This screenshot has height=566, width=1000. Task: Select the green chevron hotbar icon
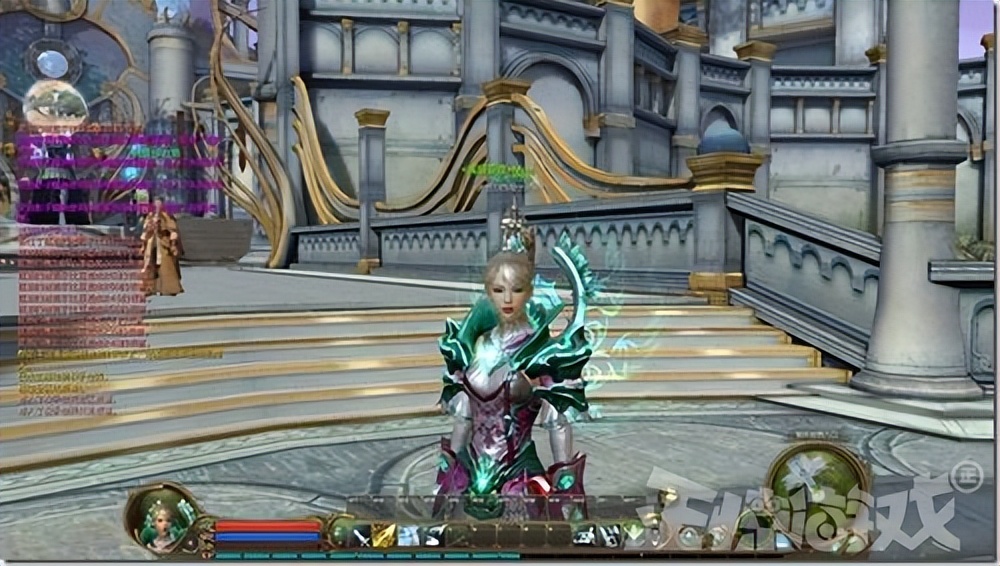coord(633,533)
